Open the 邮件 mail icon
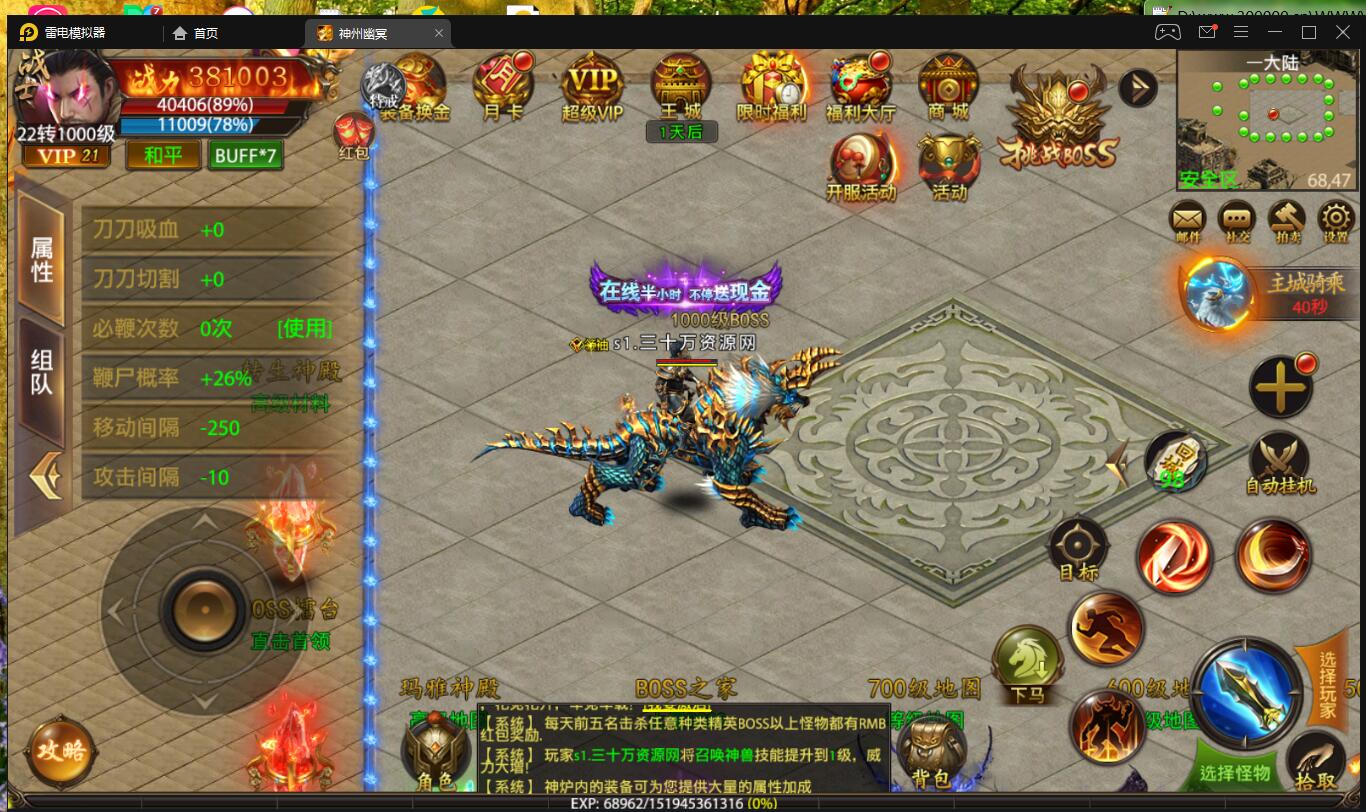Viewport: 1366px width, 812px height. pos(1187,222)
